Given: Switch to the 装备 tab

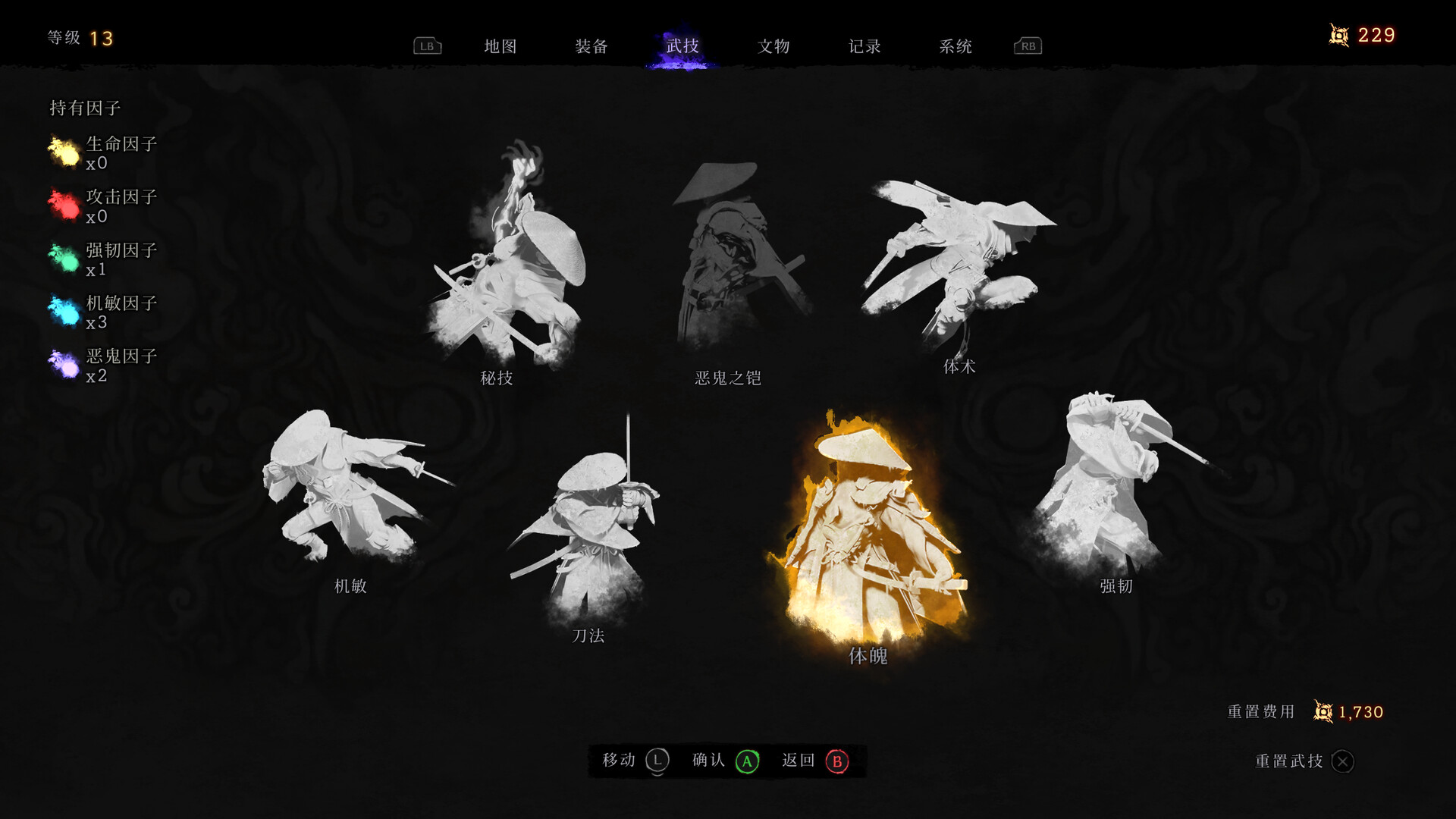Looking at the screenshot, I should point(592,46).
